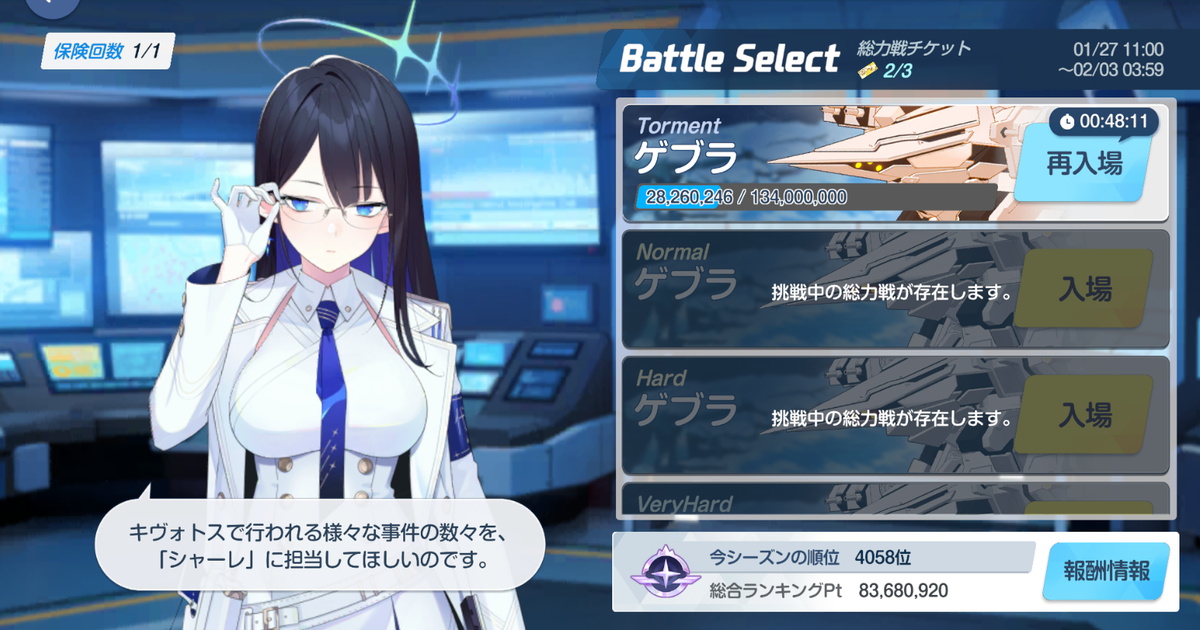Click 入場 on the Normal ゲブラ row
Screen dimensions: 1200x630
(x=1084, y=290)
